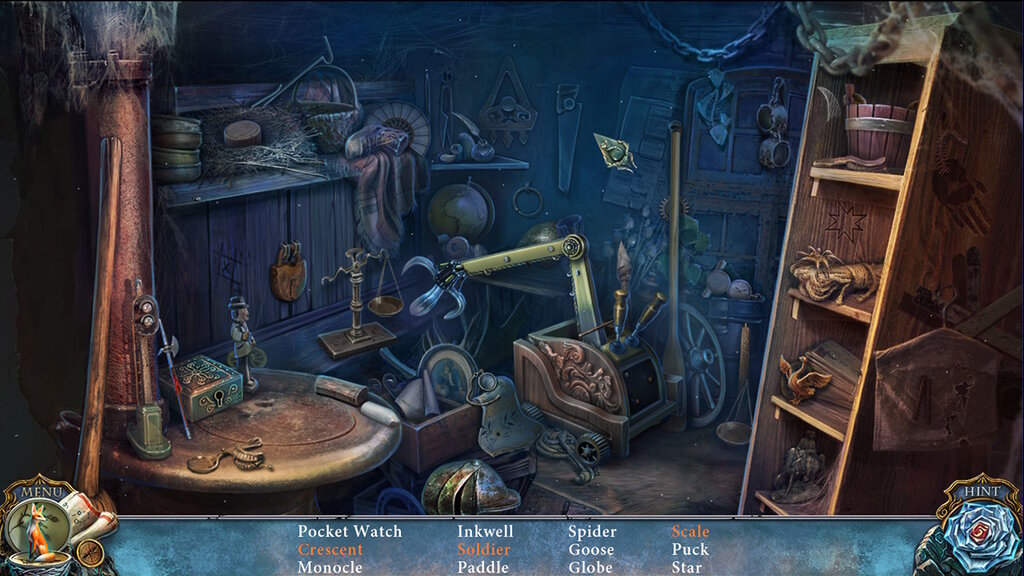Viewport: 1024px width, 576px height.
Task: Click the small compass icon
Action: tap(89, 553)
